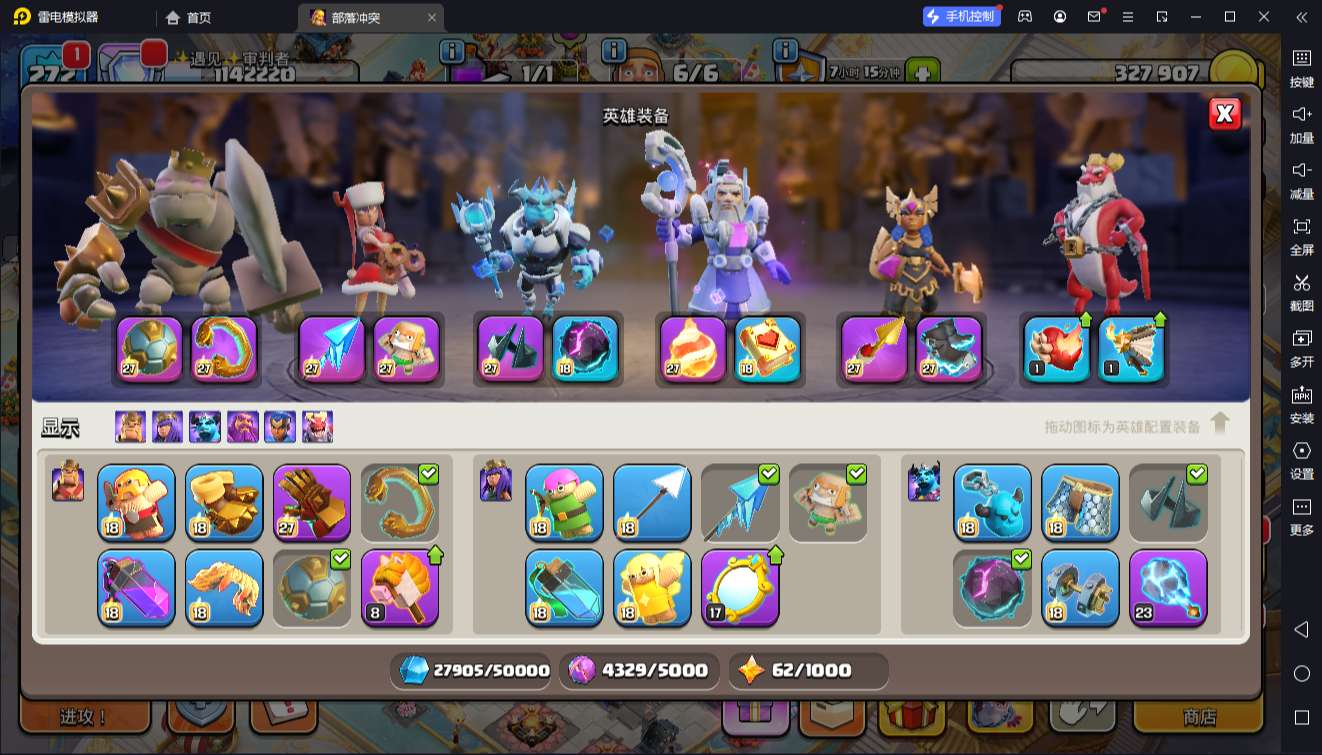The height and width of the screenshot is (755, 1322).
Task: Select the Archer Puppet equipment
Action: 564,503
